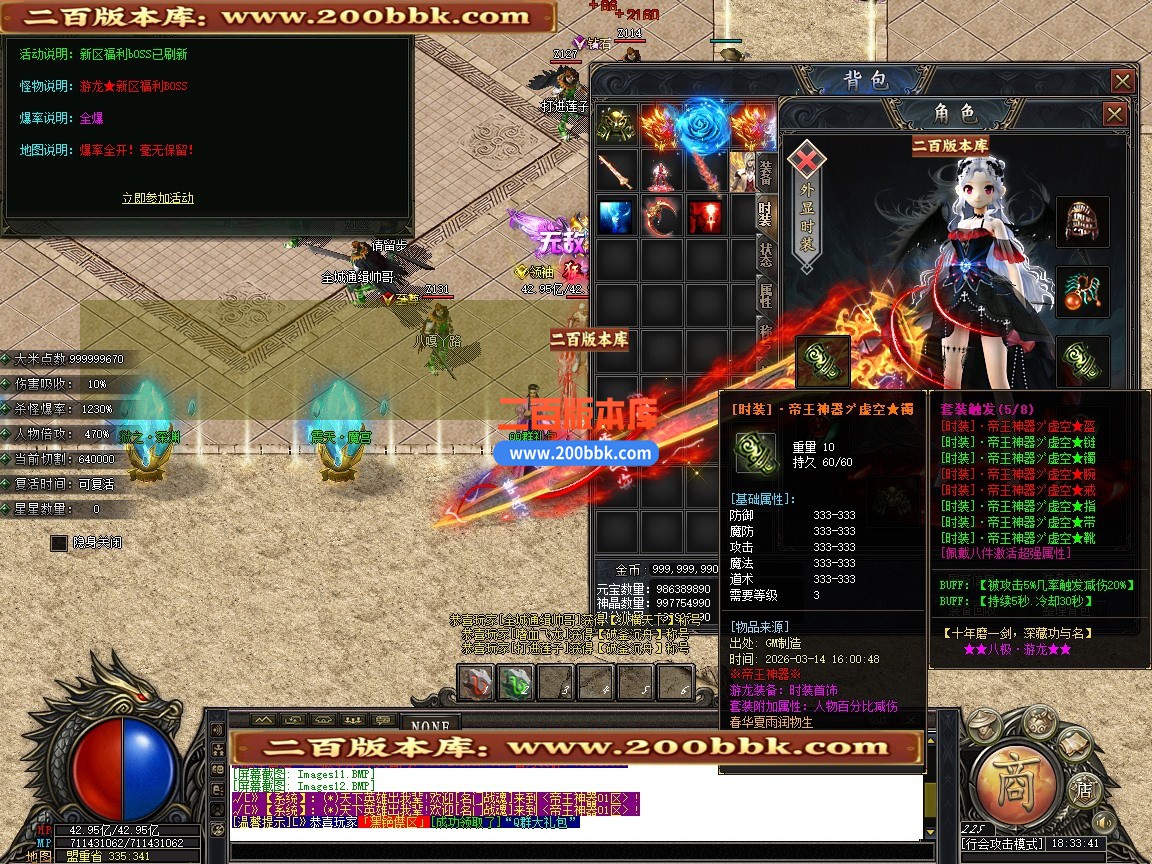Select the equipped helmet fashion slot
Viewport: 1152px width, 864px height.
pyautogui.click(x=1082, y=222)
